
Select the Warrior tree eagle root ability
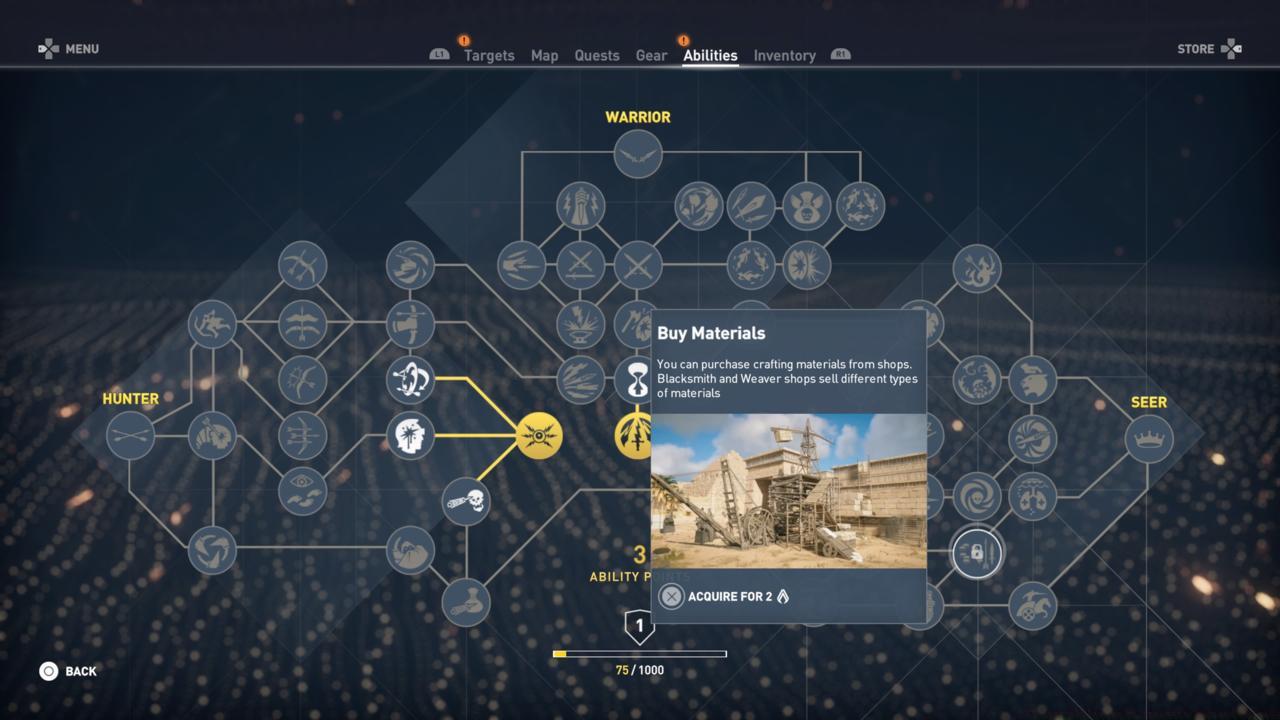638,156
